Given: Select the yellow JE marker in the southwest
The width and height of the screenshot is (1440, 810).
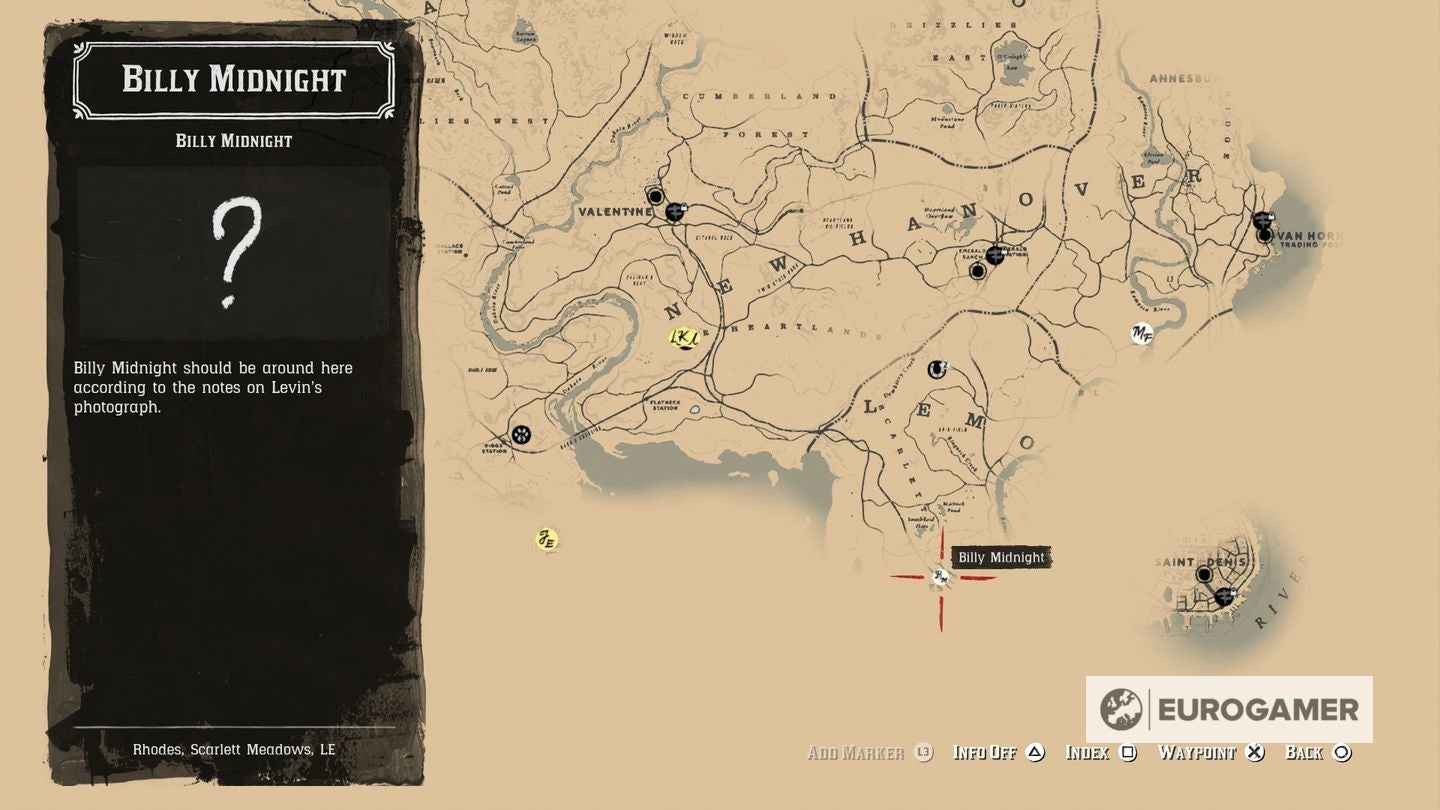Looking at the screenshot, I should click(545, 539).
